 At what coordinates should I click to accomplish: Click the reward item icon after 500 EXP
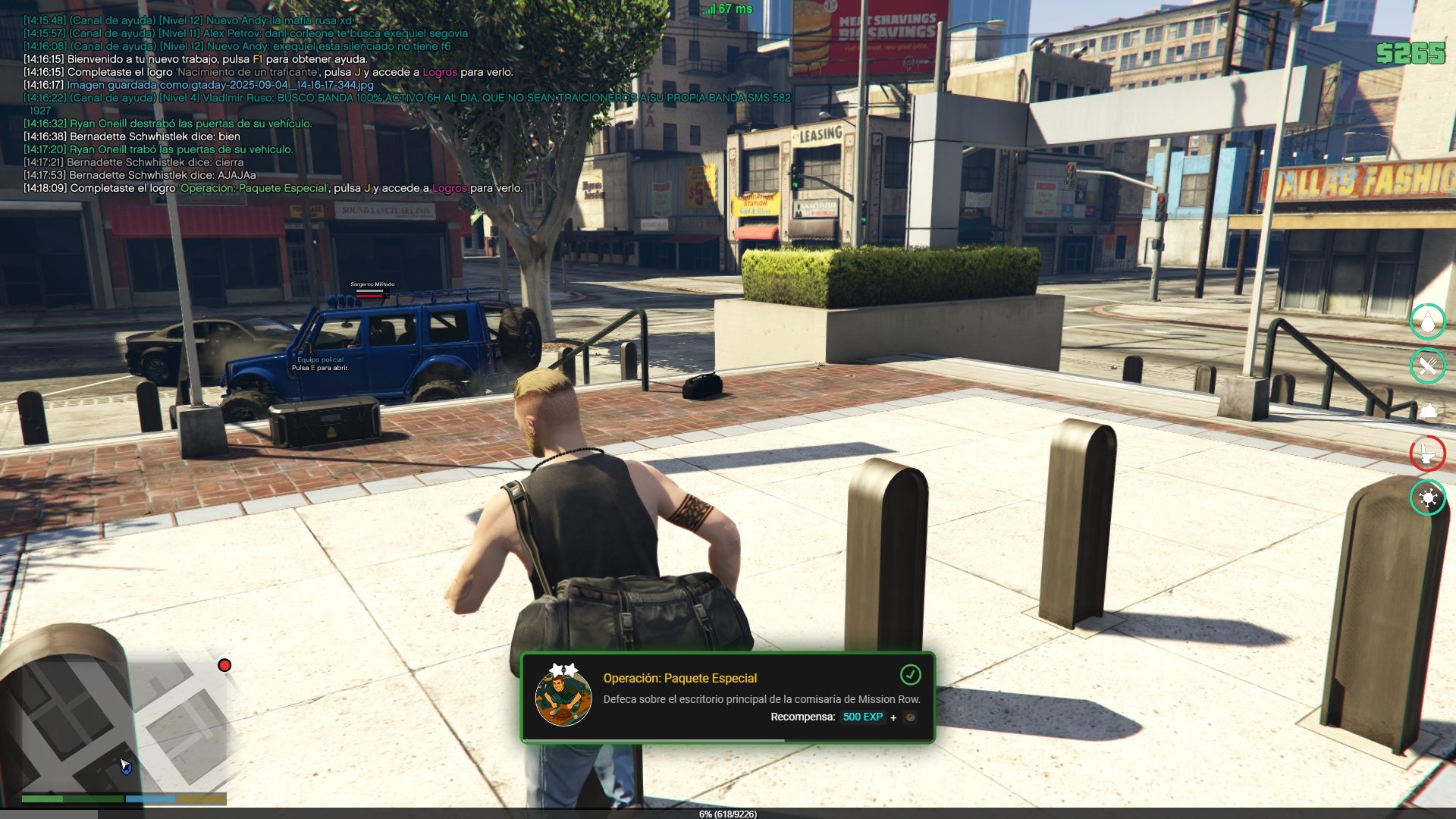(910, 717)
